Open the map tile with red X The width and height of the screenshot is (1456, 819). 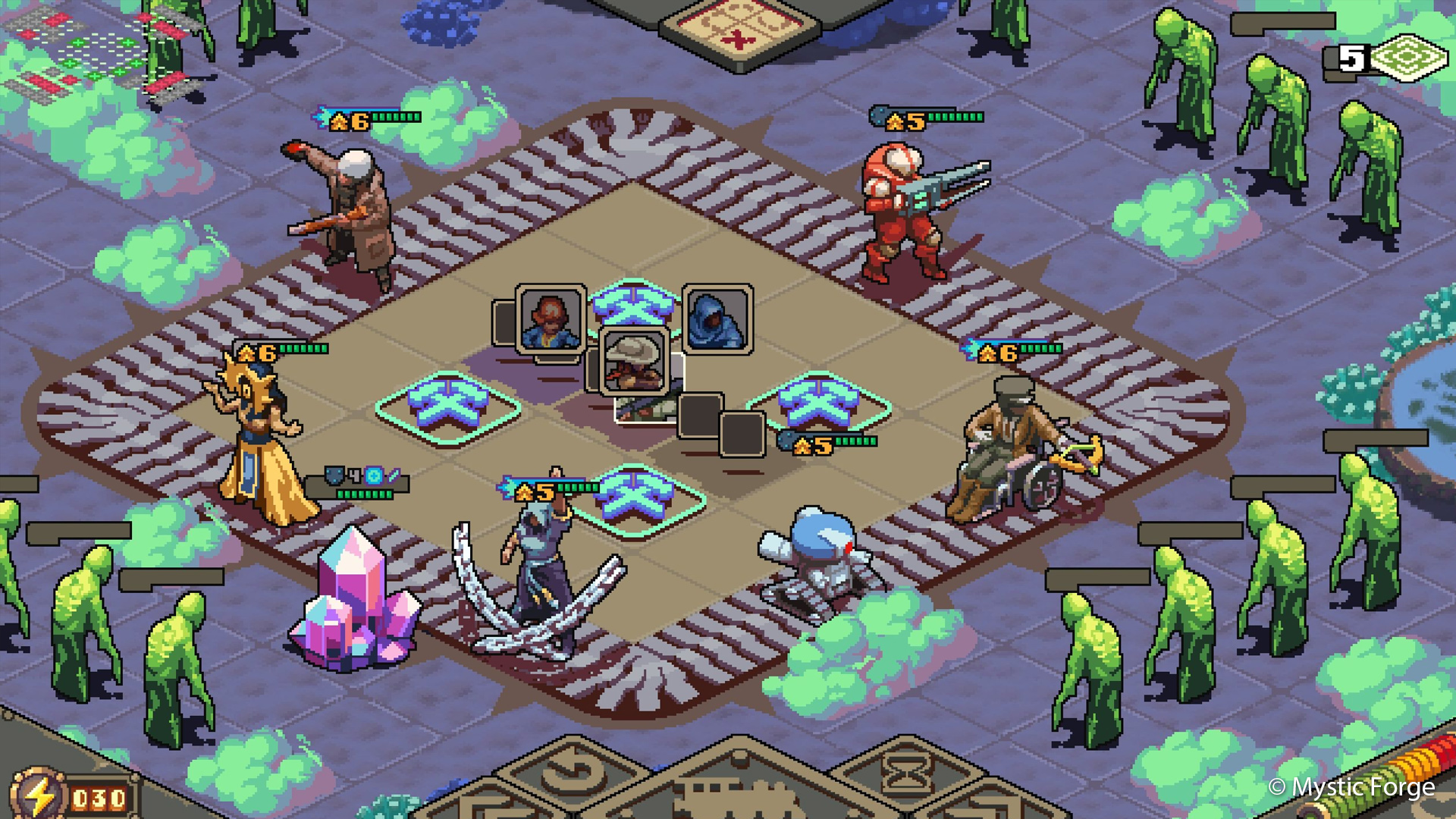(x=738, y=30)
